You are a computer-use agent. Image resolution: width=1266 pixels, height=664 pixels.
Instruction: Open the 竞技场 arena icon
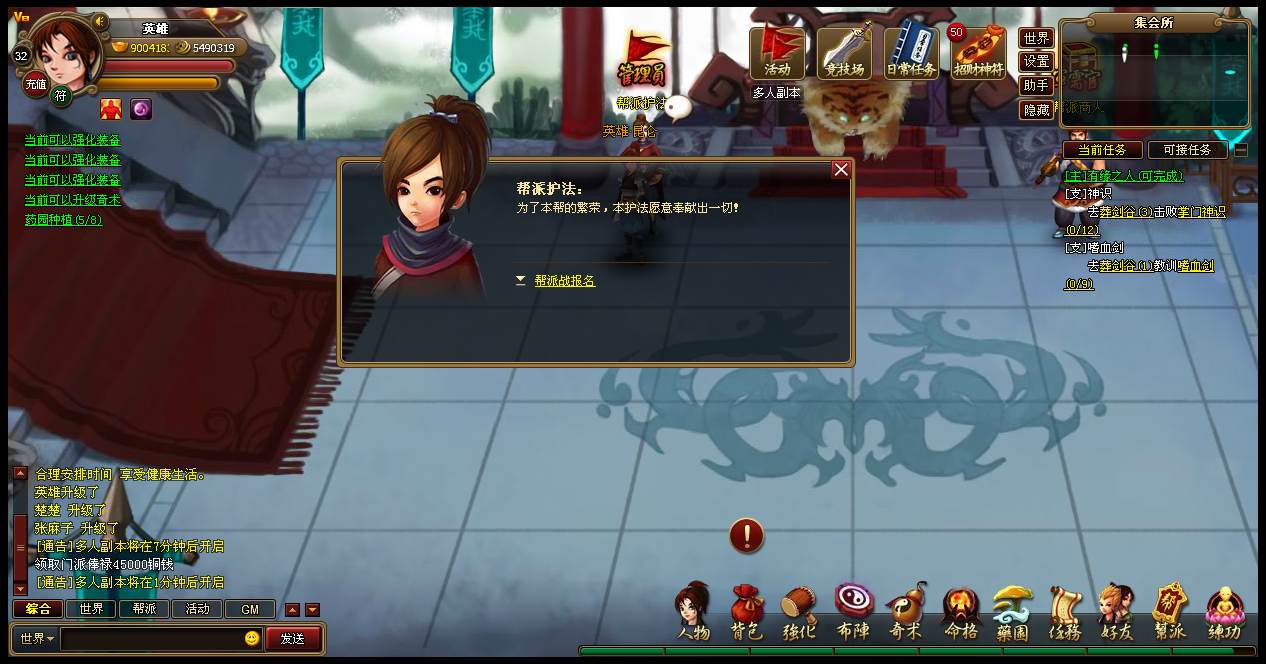[x=844, y=53]
